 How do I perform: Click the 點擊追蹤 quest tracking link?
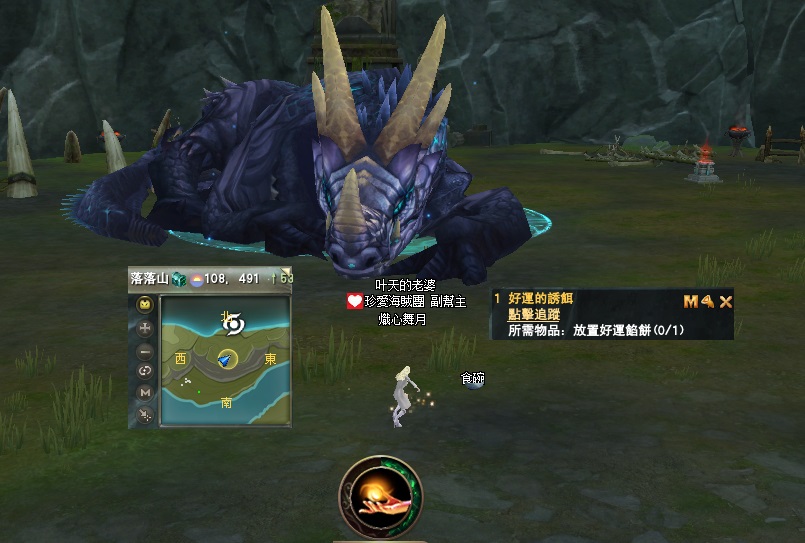pyautogui.click(x=533, y=314)
